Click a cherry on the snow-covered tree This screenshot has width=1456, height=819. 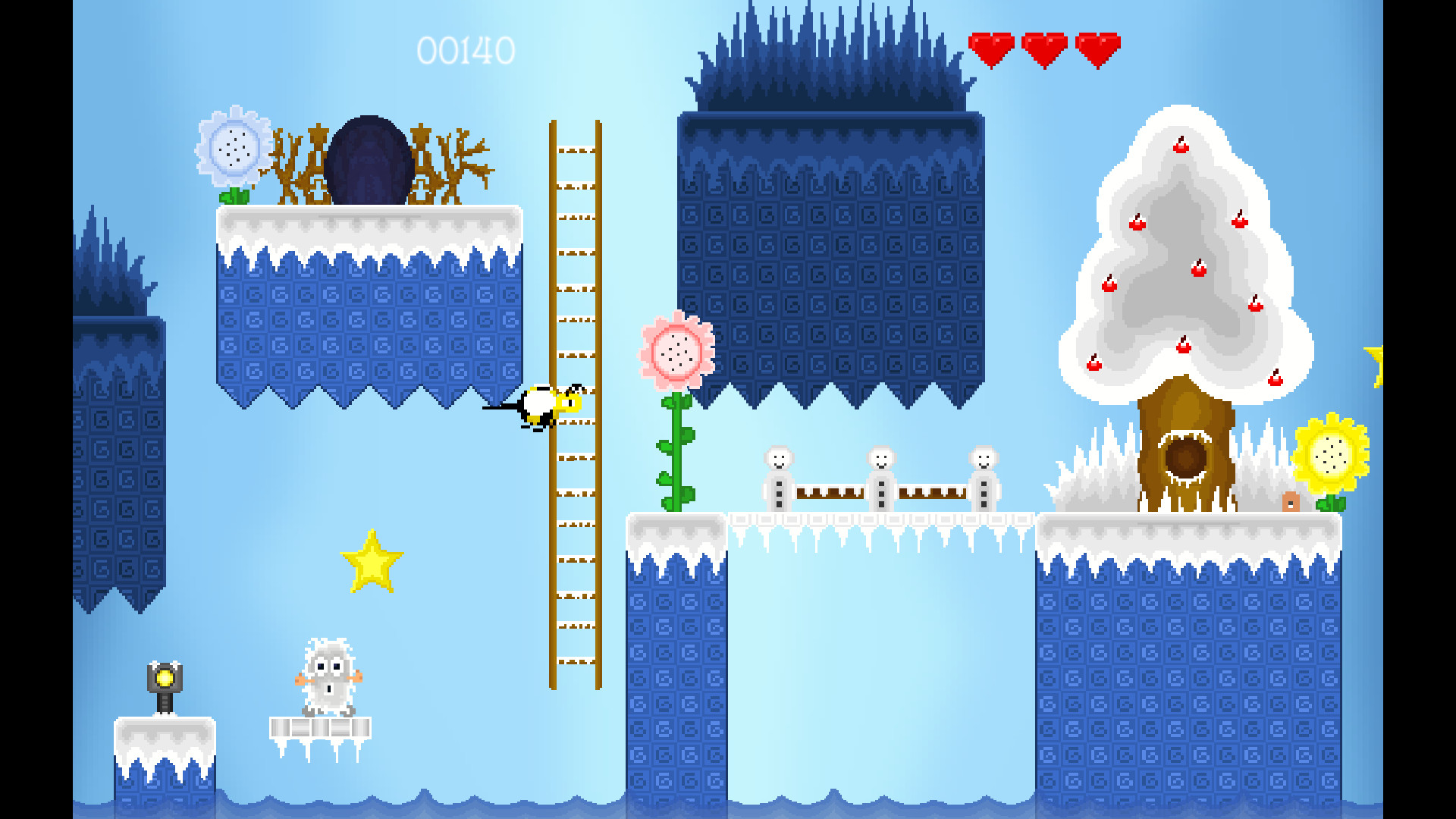1181,148
